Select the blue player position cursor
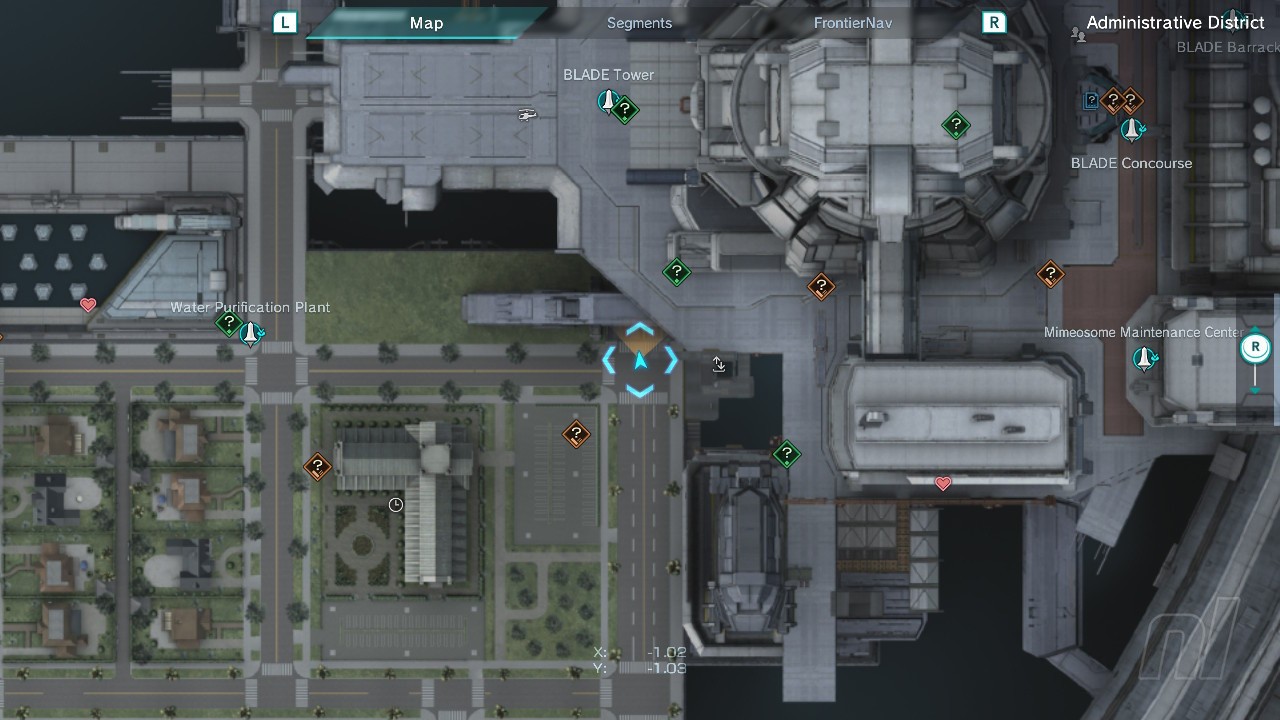 pyautogui.click(x=640, y=361)
